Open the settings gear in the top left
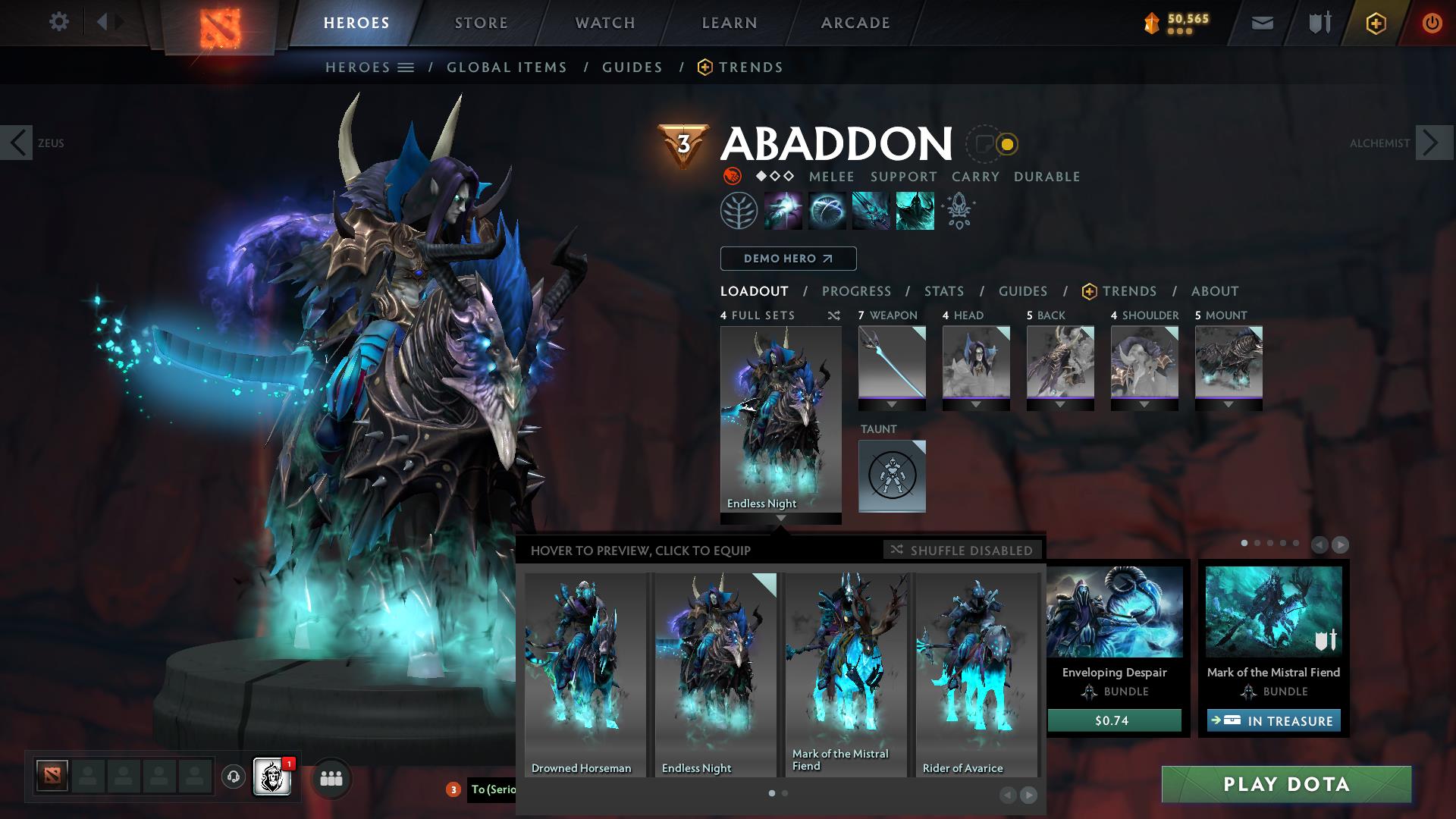 (x=58, y=22)
